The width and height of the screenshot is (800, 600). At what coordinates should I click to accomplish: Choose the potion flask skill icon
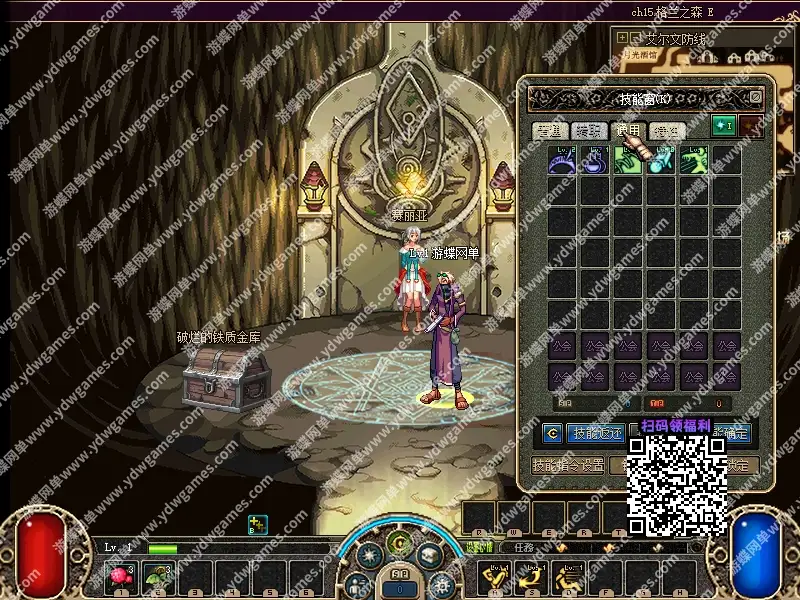(x=595, y=161)
